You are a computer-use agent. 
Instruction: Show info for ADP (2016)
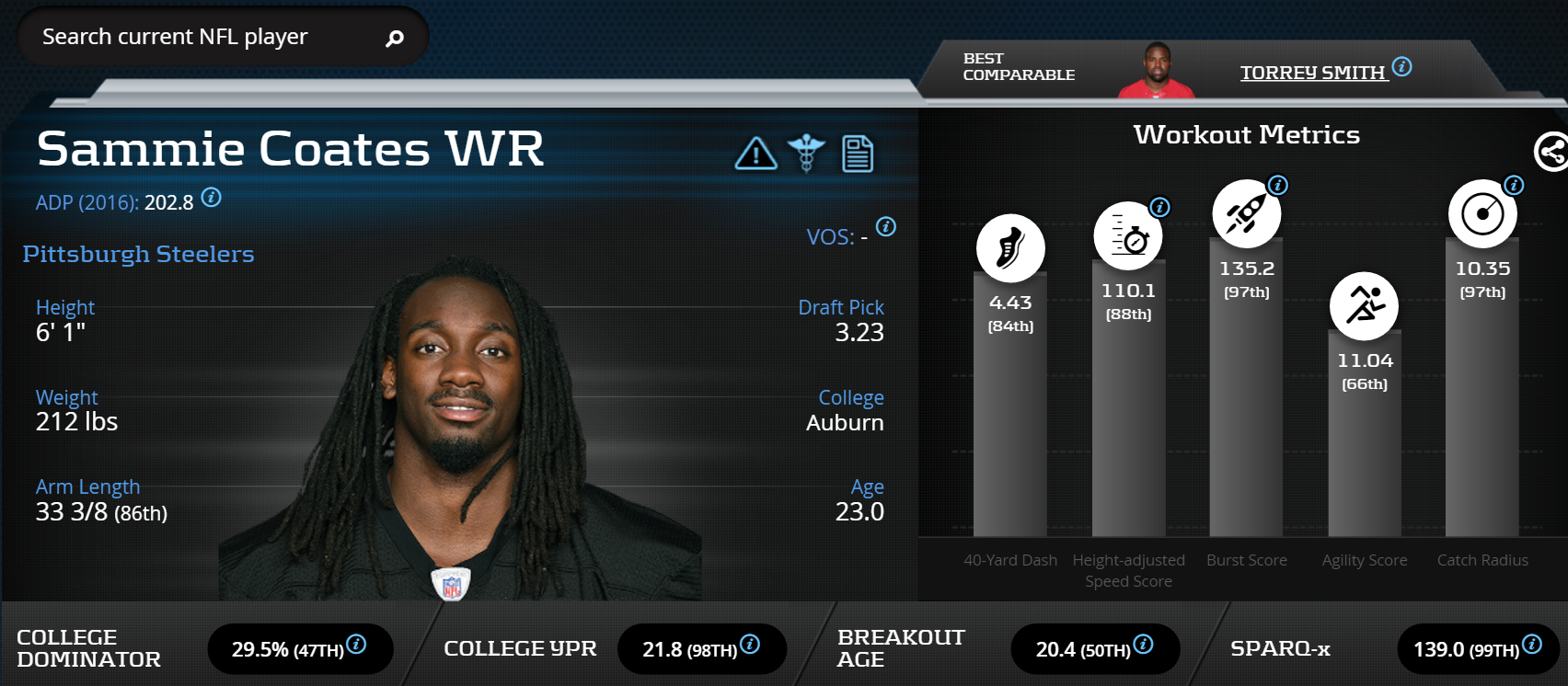point(212,198)
